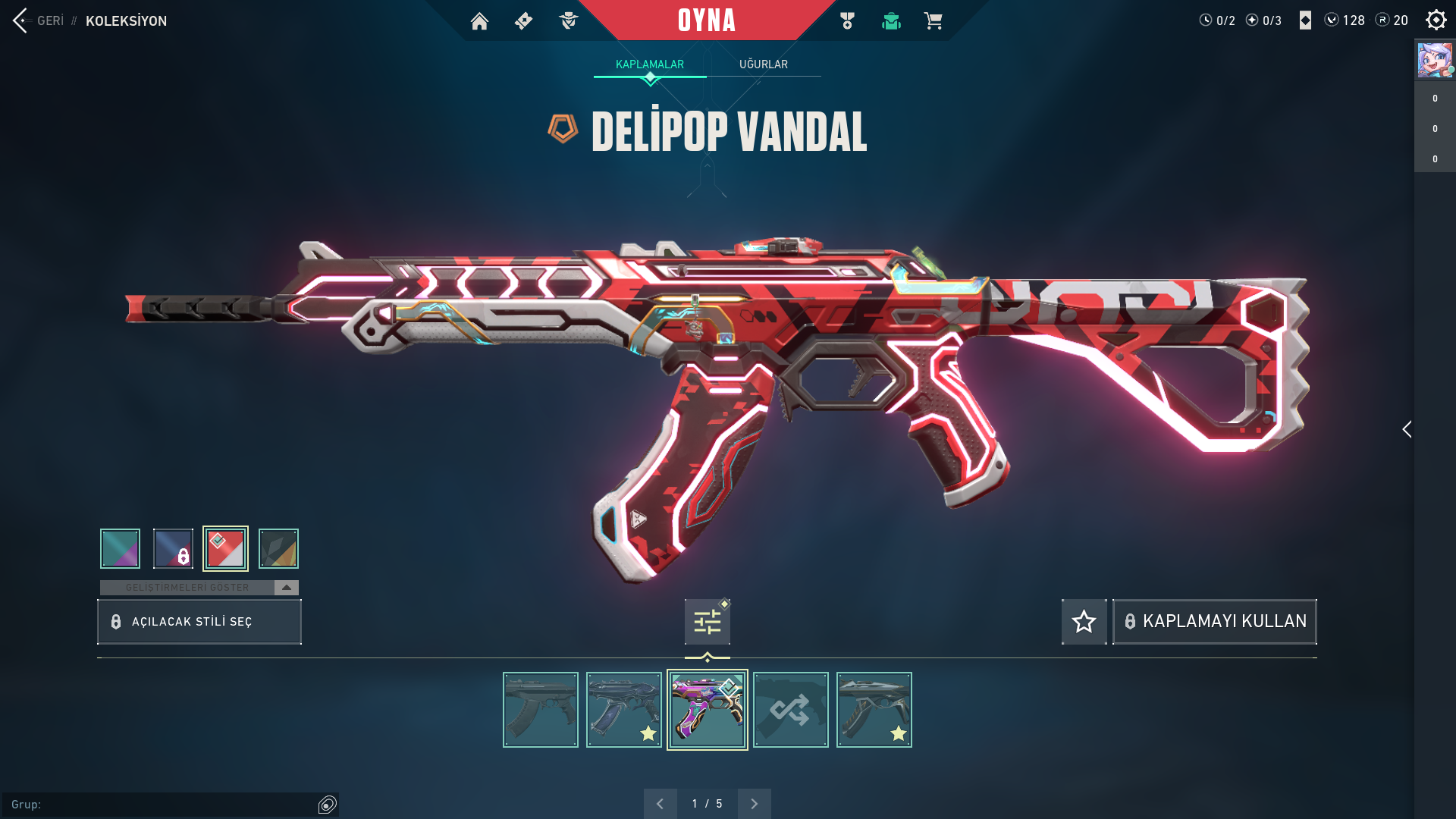Screen dimensions: 1456x819
Task: Select the default Vandal skin thumbnail
Action: [x=540, y=710]
